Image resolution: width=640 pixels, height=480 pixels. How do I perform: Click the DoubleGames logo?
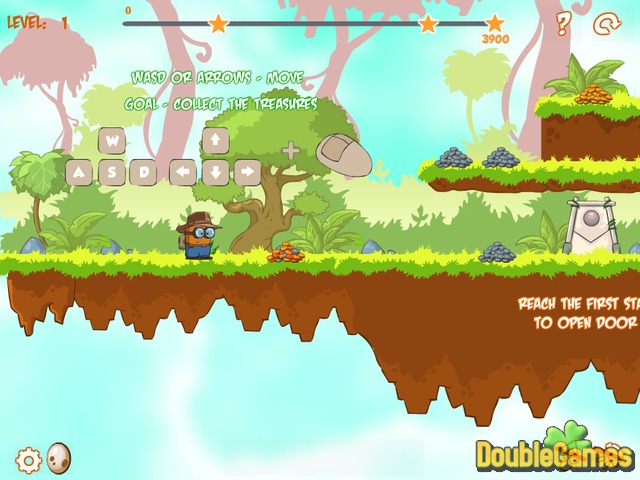553,454
